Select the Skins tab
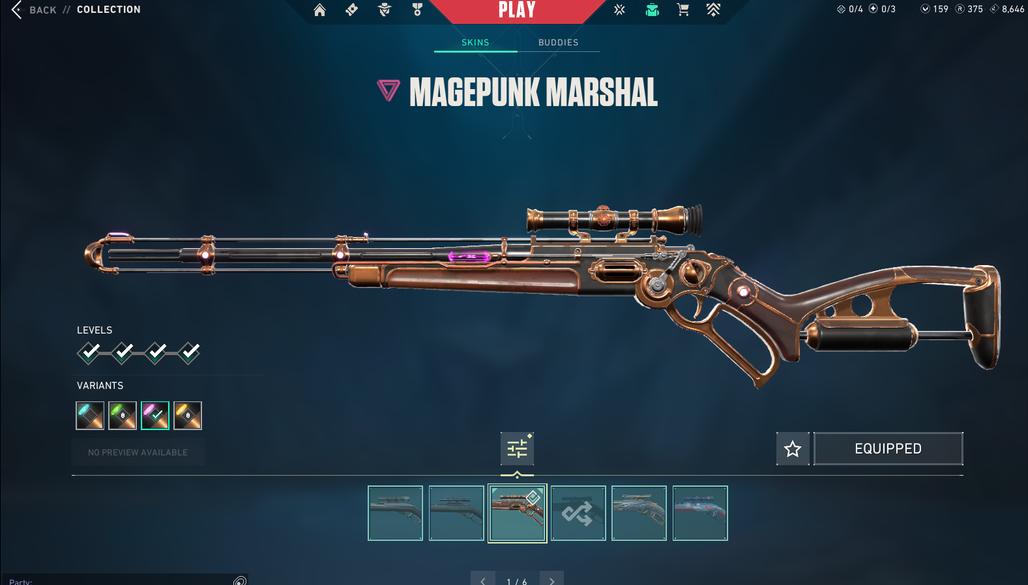Viewport: 1028px width, 585px height. point(475,43)
